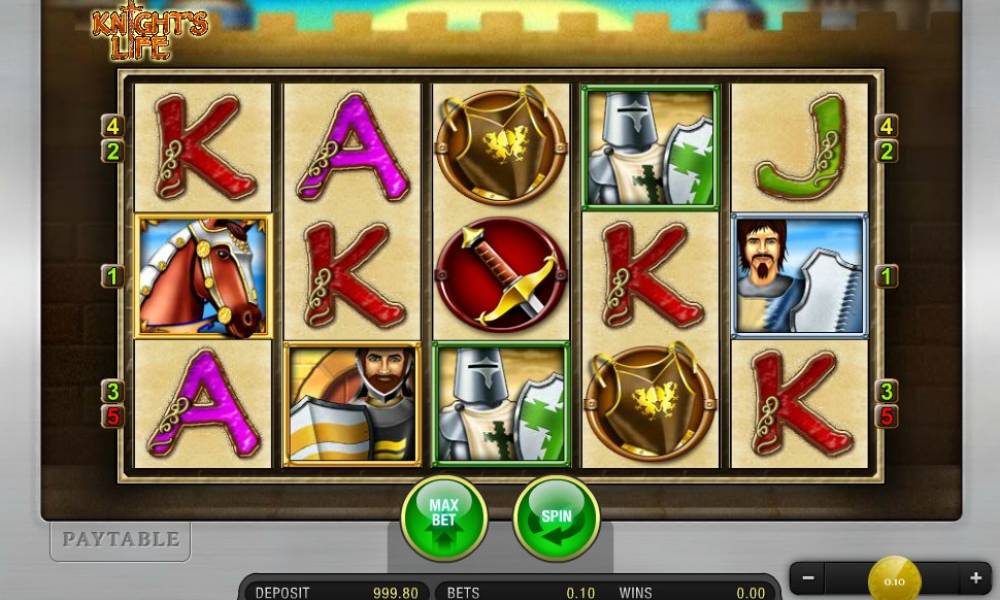Spin the reels with the green SPIN button
This screenshot has width=1000, height=600.
(x=556, y=518)
